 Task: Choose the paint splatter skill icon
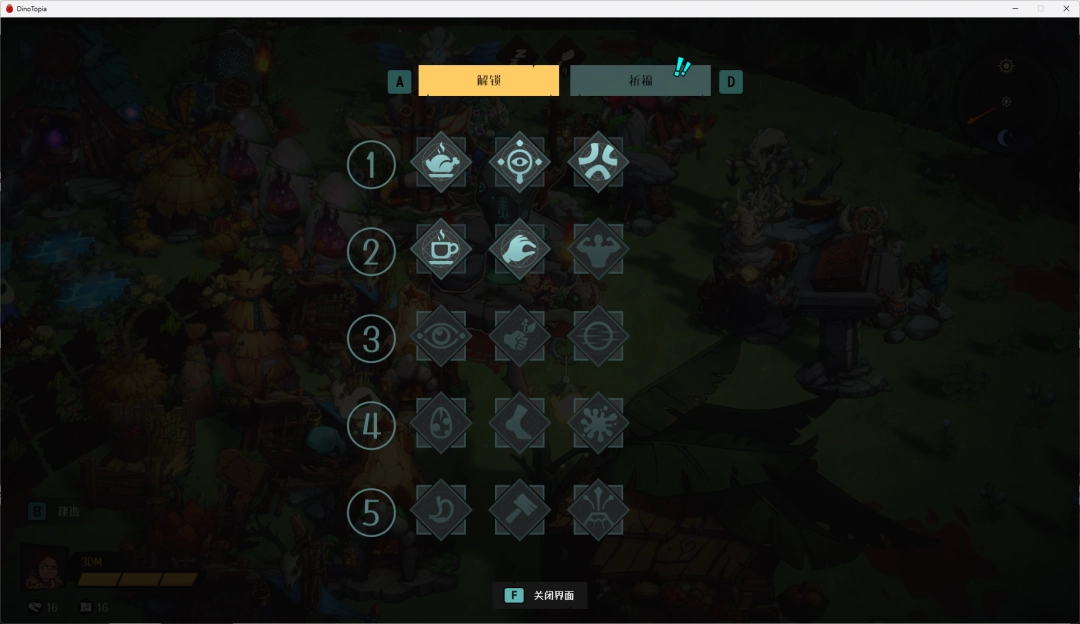tap(598, 423)
